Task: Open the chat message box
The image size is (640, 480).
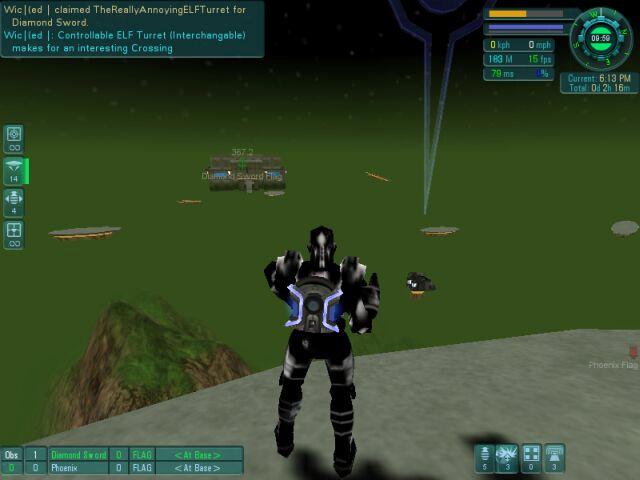Action: click(132, 29)
